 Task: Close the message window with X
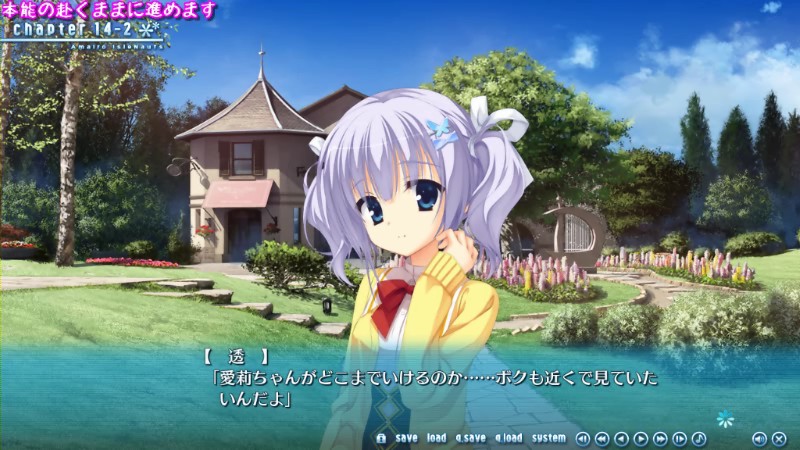778,438
